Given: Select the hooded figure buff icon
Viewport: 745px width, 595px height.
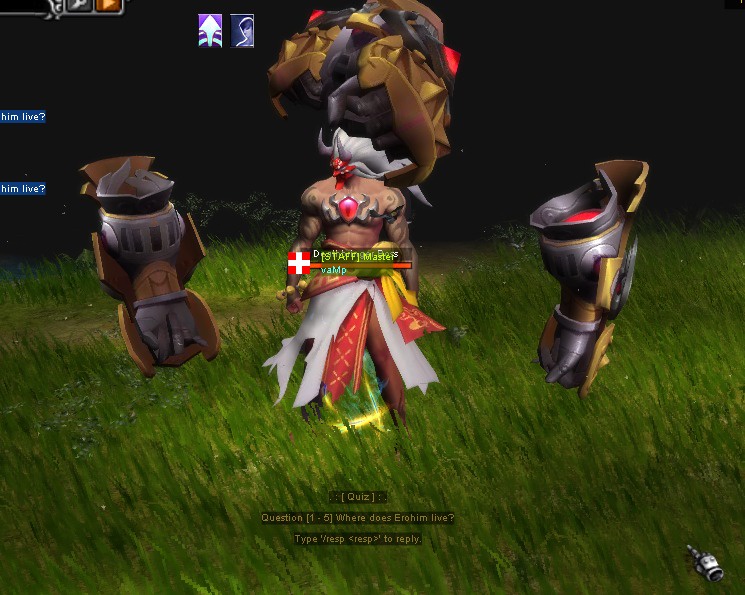Looking at the screenshot, I should click(243, 31).
